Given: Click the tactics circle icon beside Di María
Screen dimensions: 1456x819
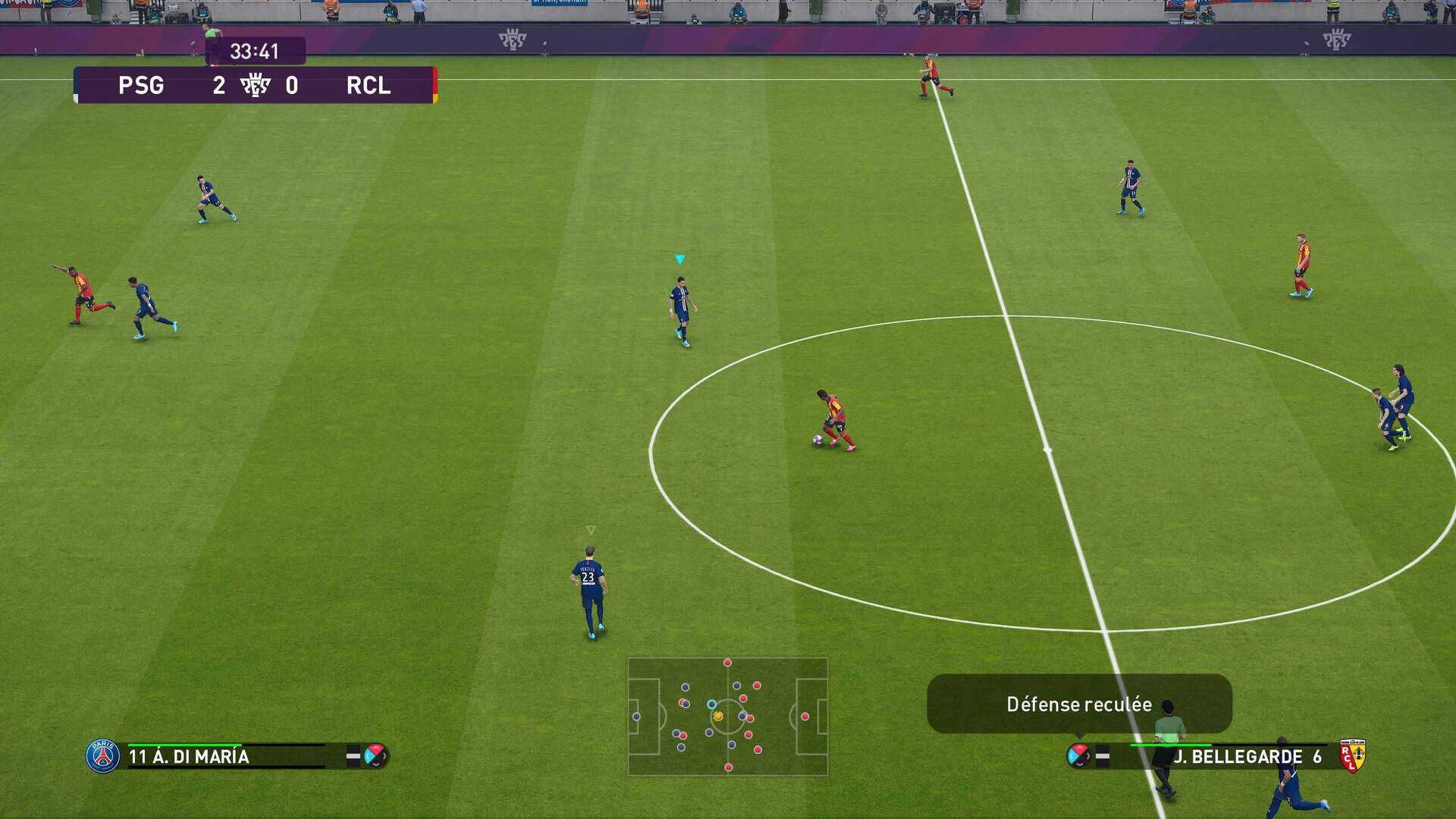Looking at the screenshot, I should point(375,755).
